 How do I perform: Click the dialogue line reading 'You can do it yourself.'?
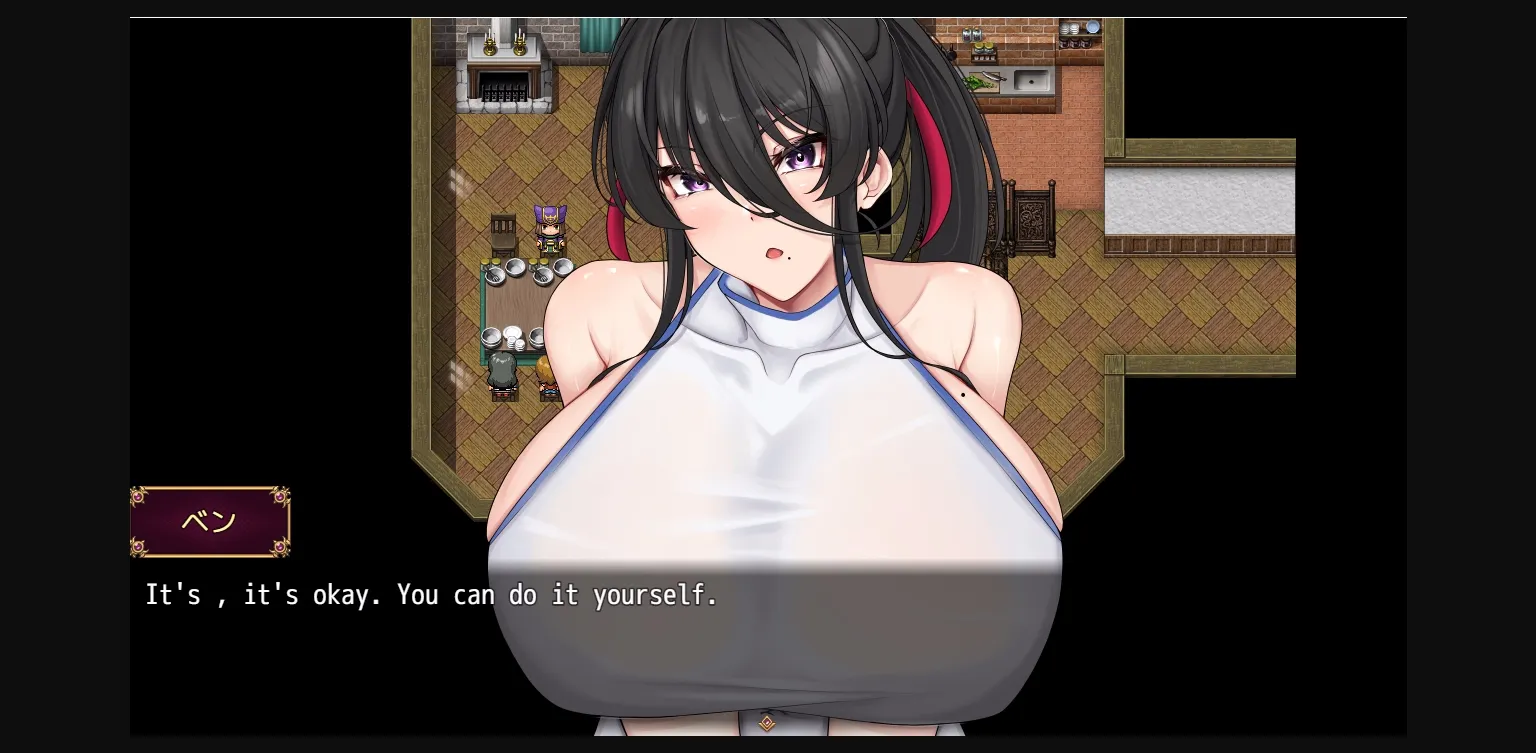coord(556,595)
